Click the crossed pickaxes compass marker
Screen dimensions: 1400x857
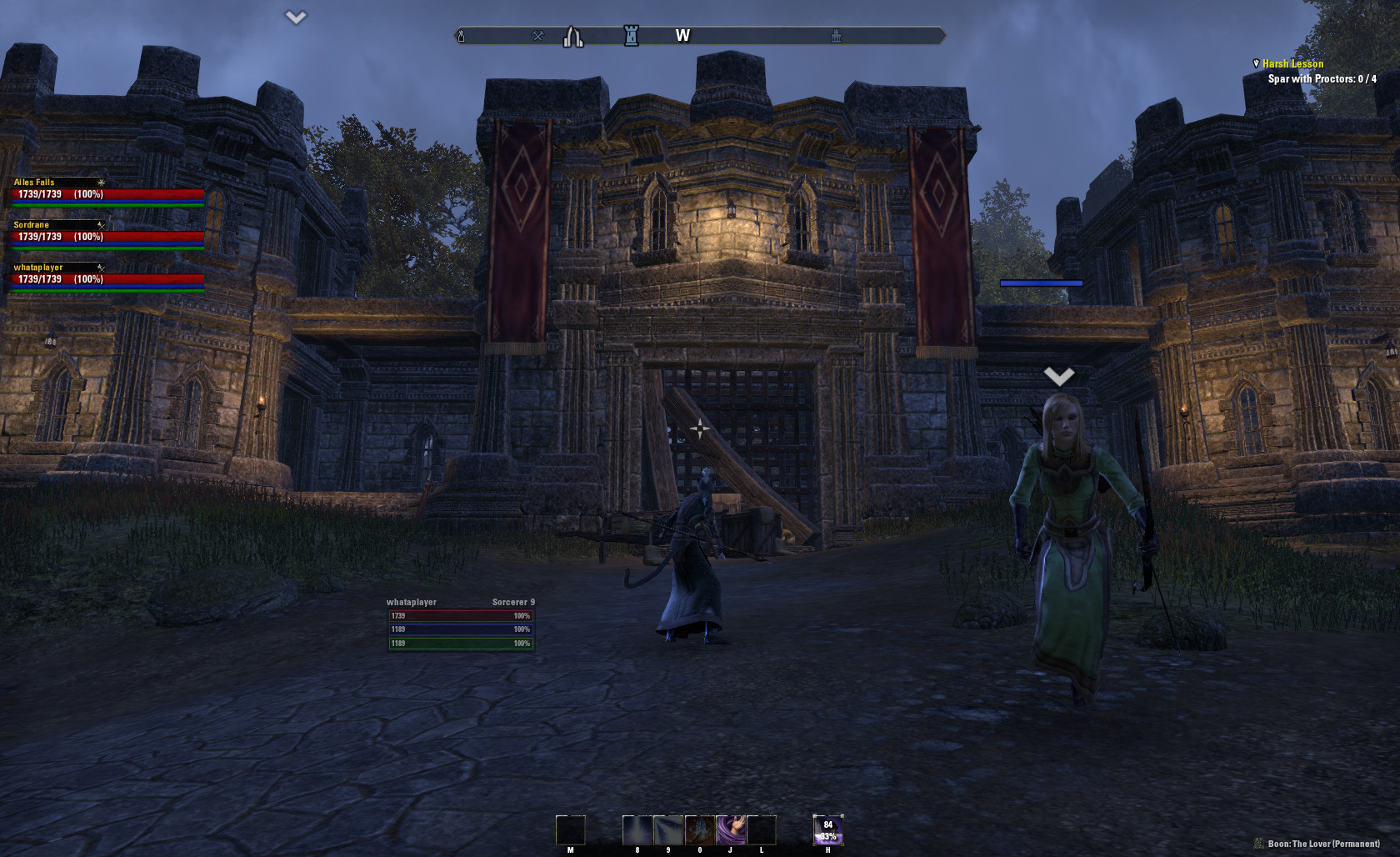[x=538, y=36]
